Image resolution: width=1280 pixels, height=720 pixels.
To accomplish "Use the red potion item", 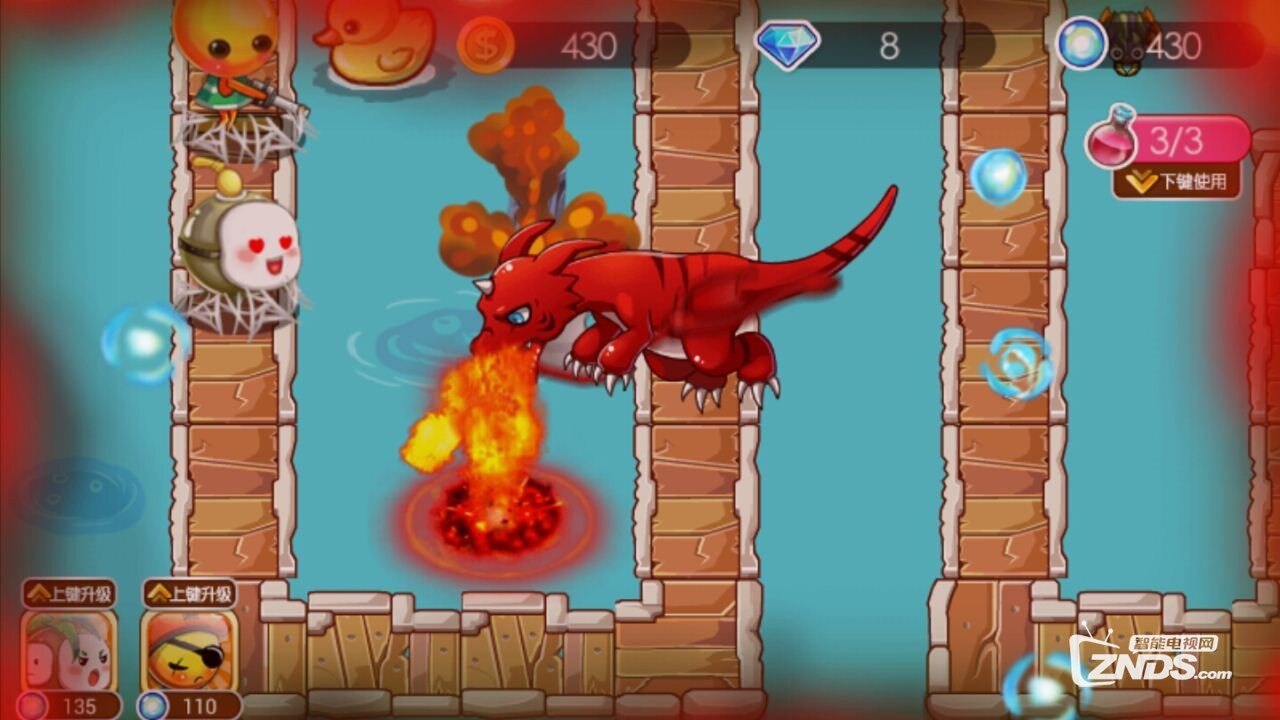I will [x=1113, y=142].
